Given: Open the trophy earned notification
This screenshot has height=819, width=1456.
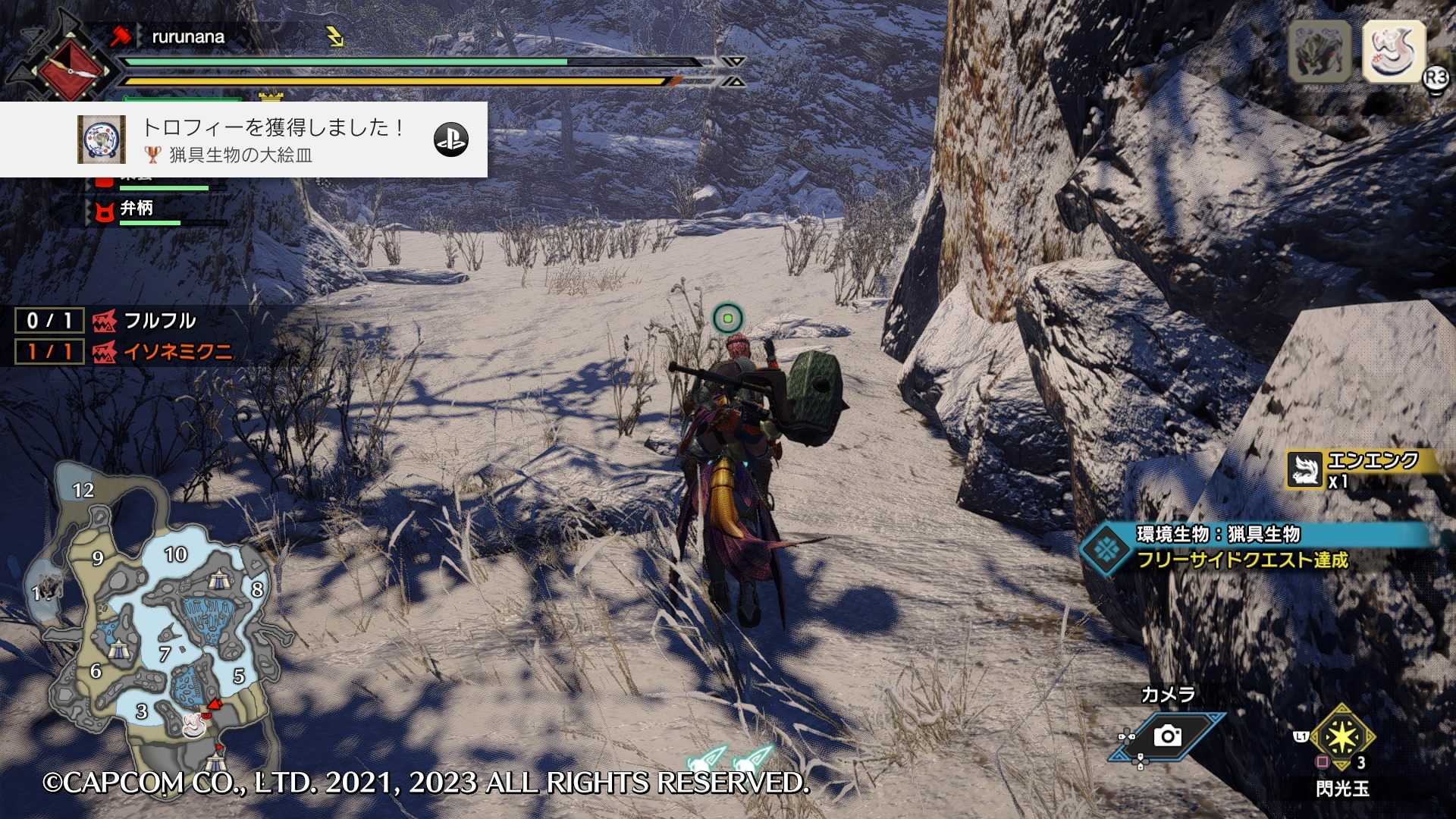Looking at the screenshot, I should 273,140.
